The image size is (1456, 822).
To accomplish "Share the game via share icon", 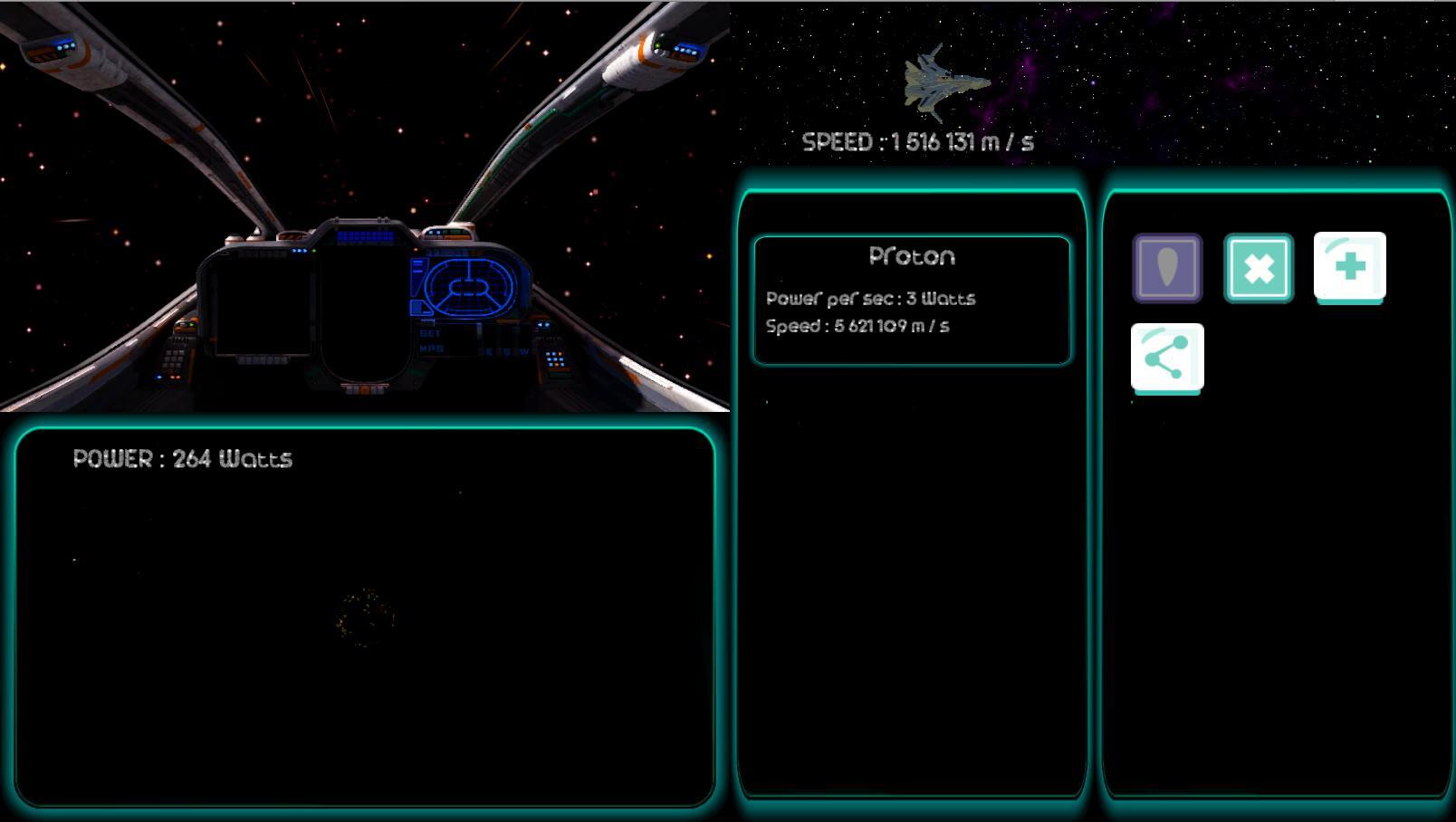I will pyautogui.click(x=1167, y=358).
